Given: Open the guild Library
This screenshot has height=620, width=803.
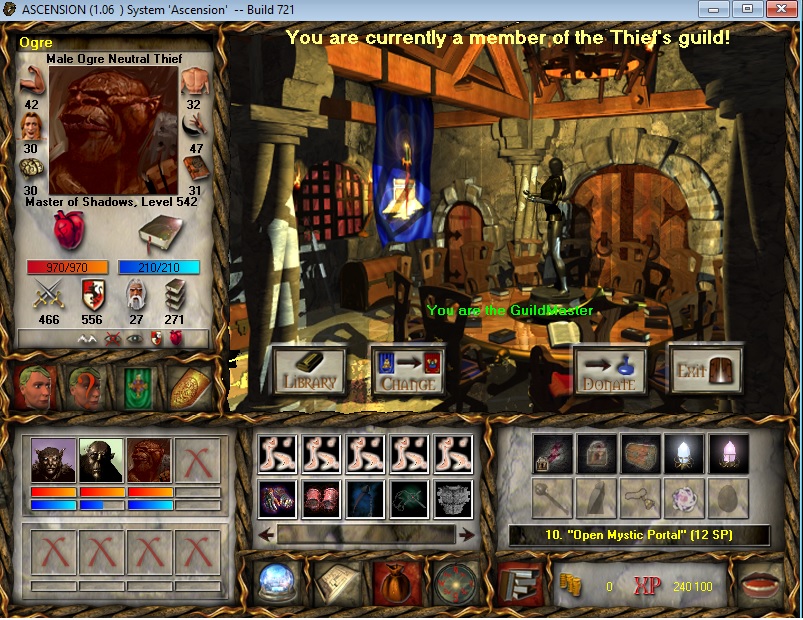Looking at the screenshot, I should point(309,371).
